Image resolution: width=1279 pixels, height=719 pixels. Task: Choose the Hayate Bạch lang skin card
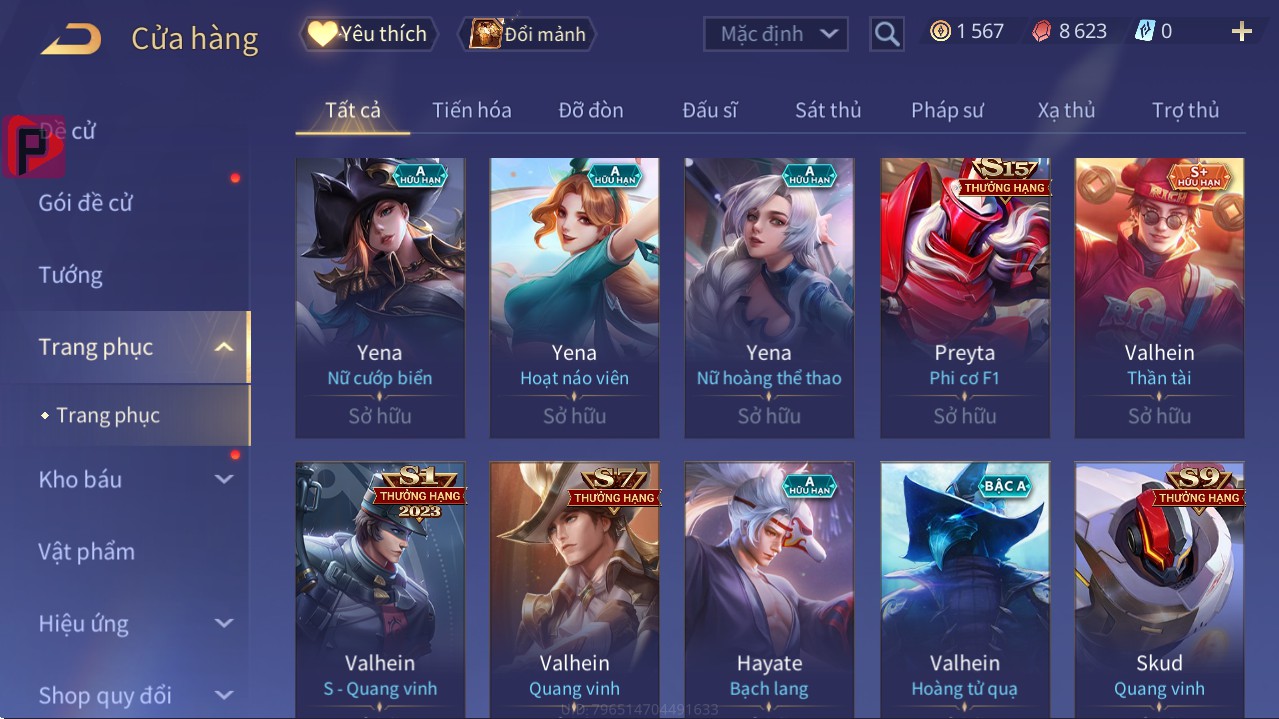(769, 590)
